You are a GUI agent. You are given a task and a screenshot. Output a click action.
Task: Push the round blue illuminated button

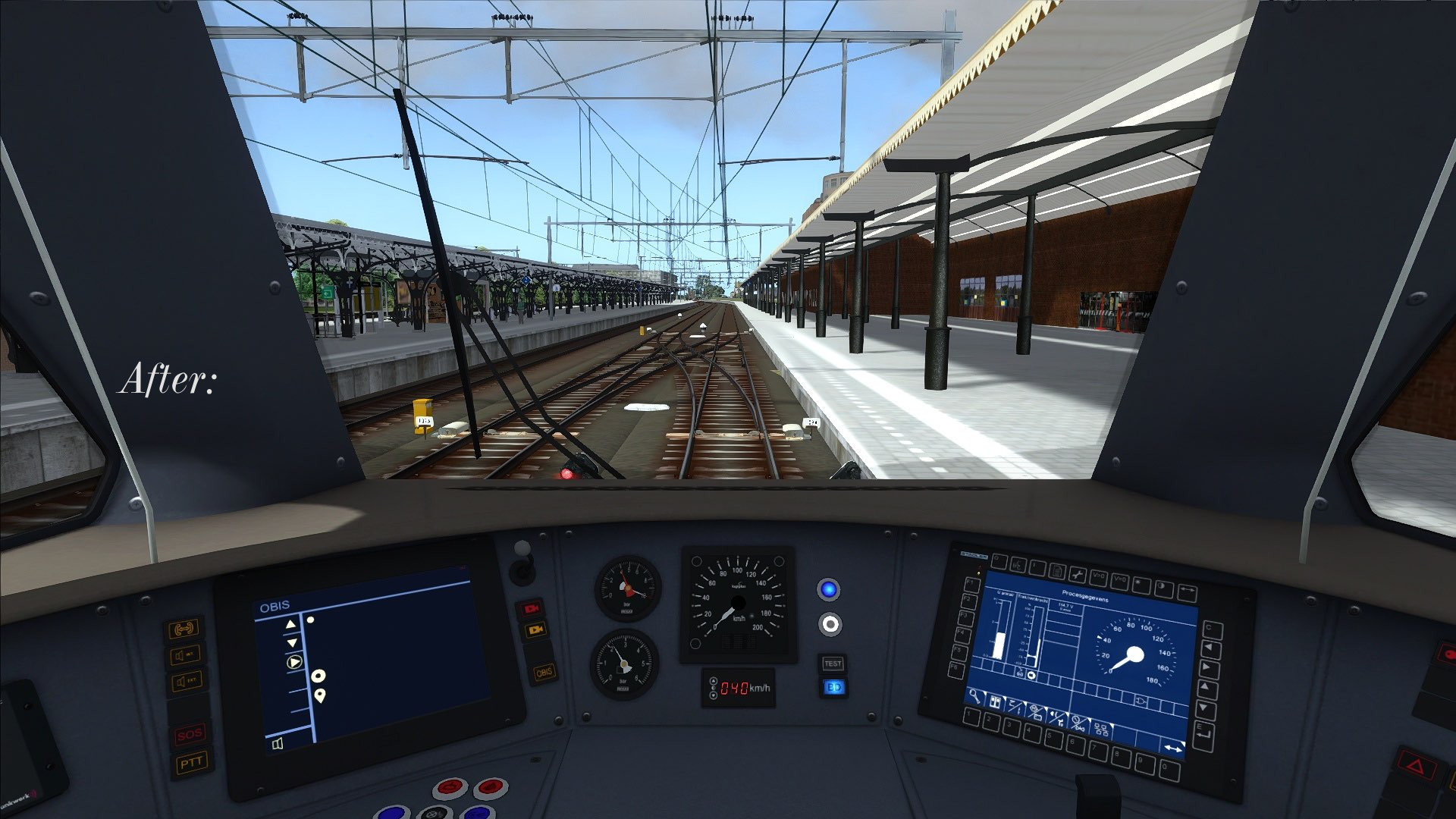(829, 589)
